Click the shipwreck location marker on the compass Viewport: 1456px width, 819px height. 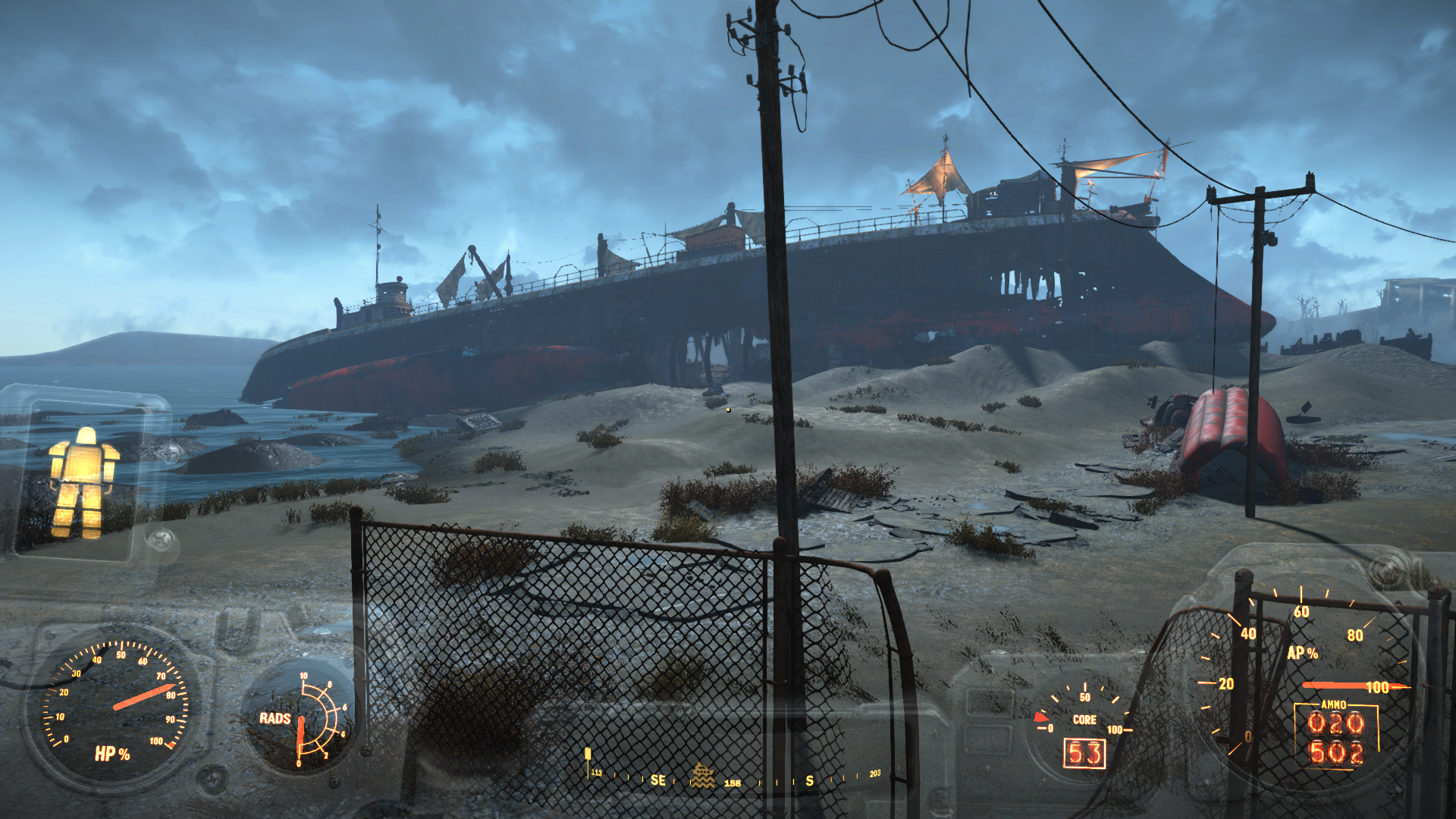(703, 777)
